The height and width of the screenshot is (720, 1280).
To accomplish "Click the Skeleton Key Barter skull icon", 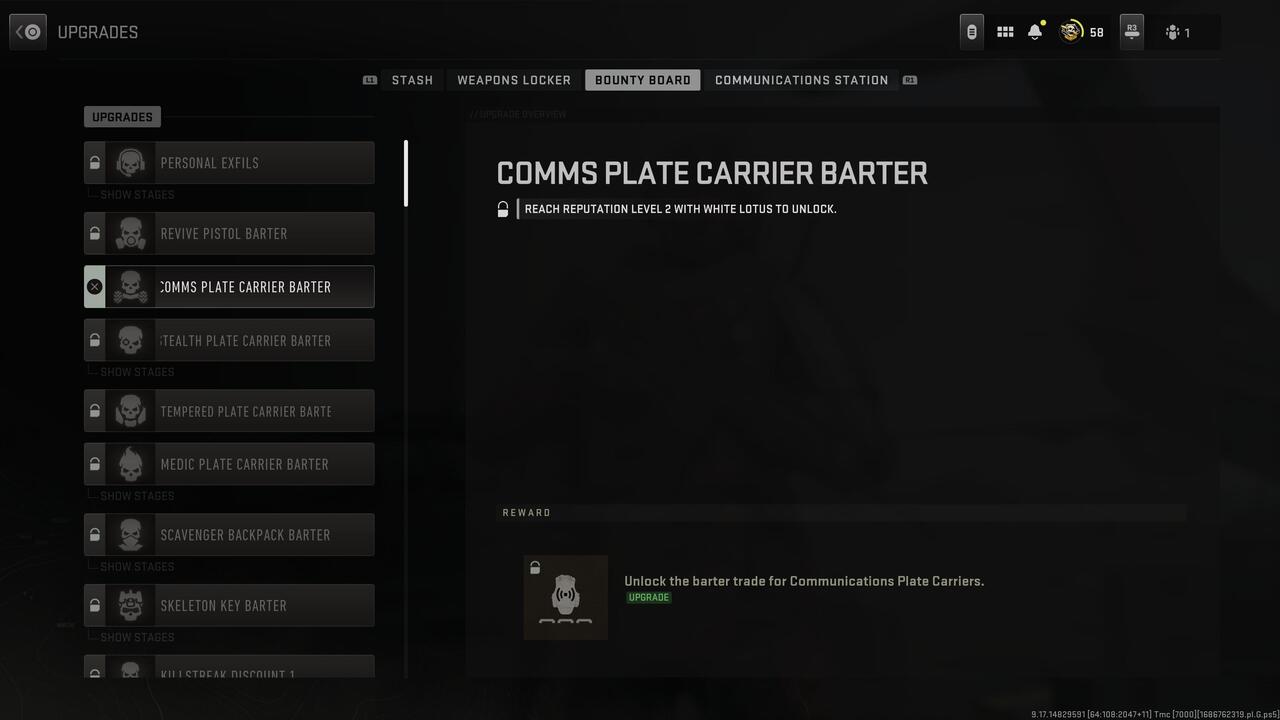I will pos(131,605).
